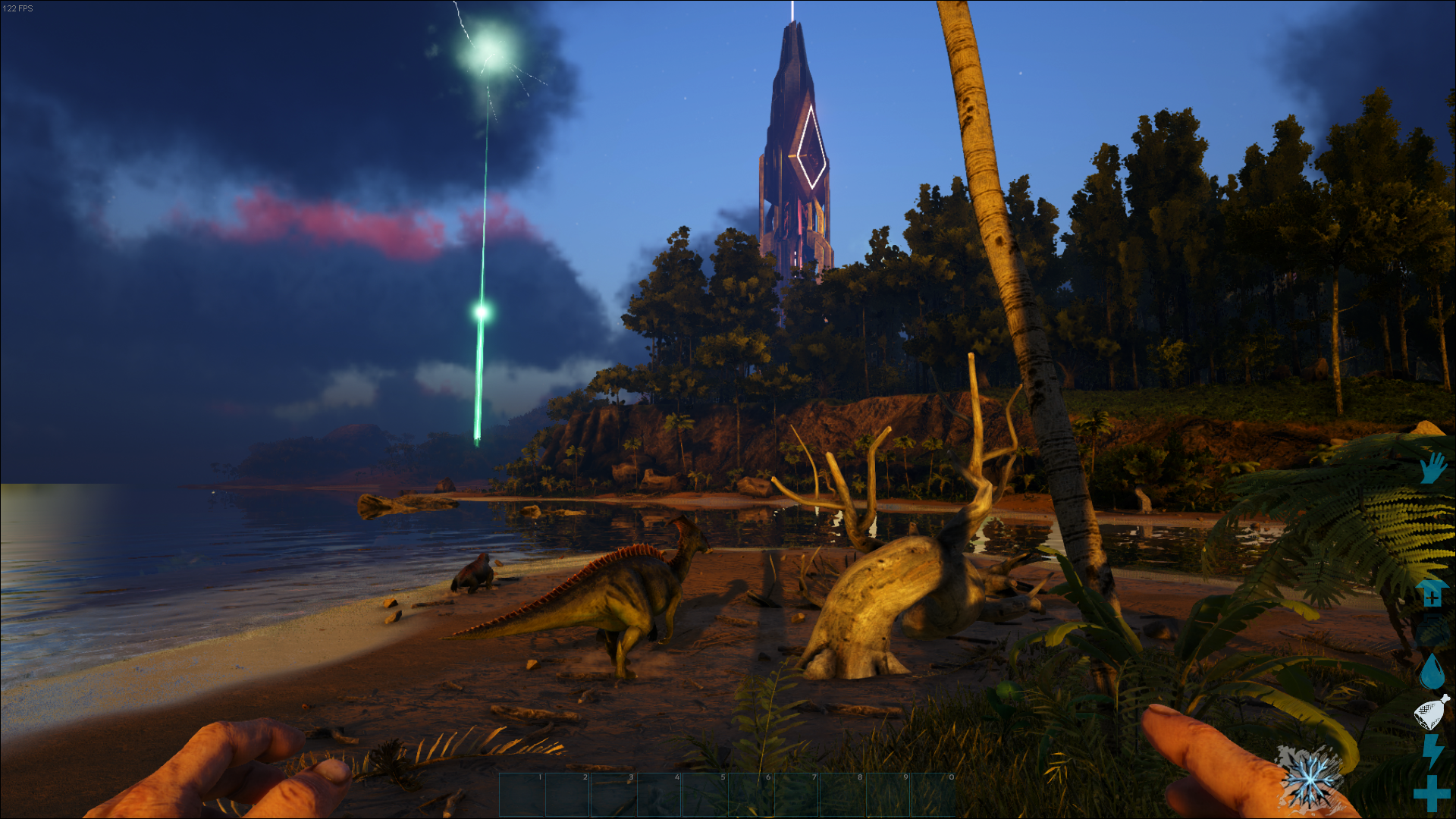Click the lightning bolt stamina icon

pos(1432,751)
